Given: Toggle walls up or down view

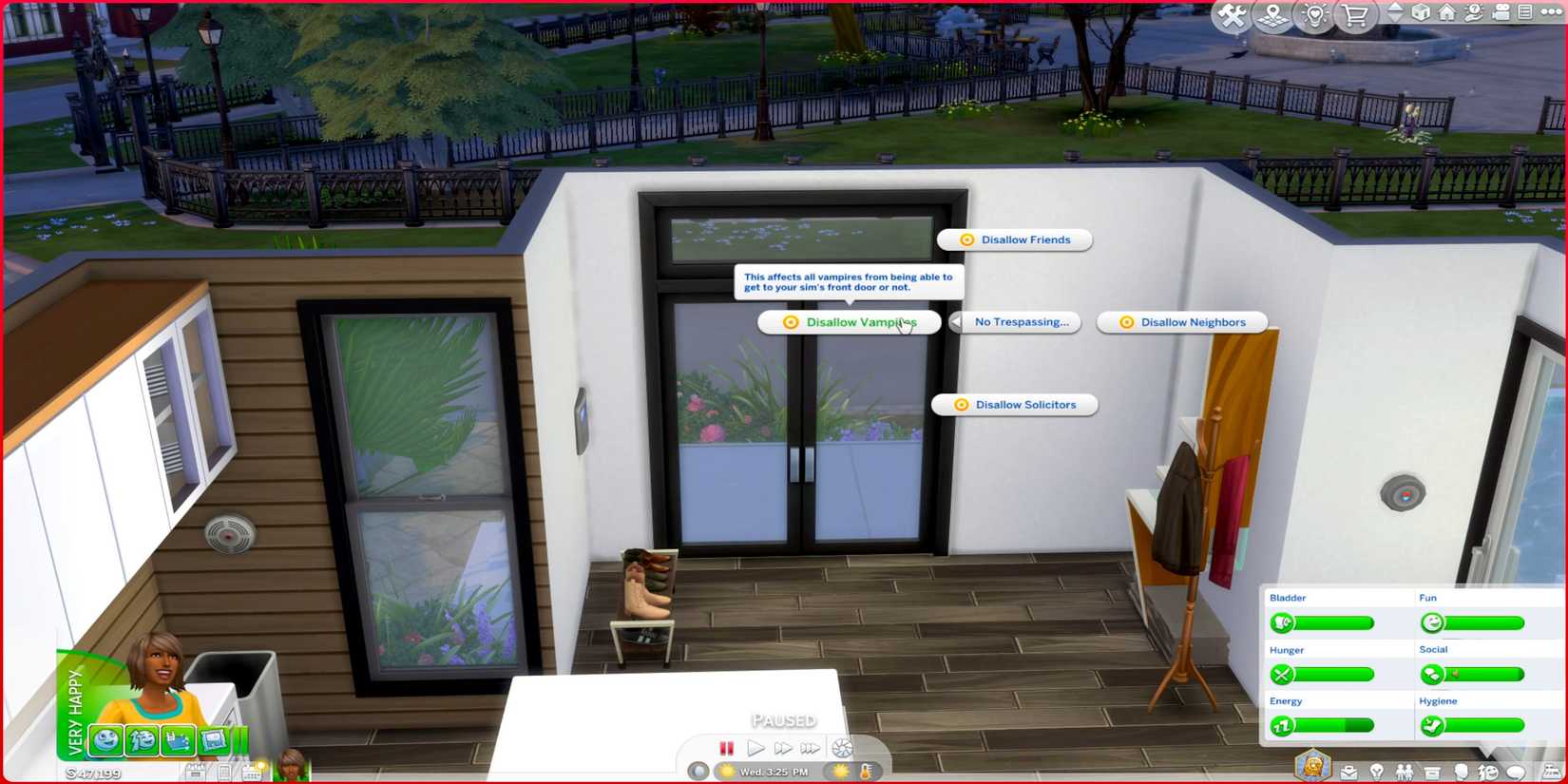Looking at the screenshot, I should tap(1394, 12).
